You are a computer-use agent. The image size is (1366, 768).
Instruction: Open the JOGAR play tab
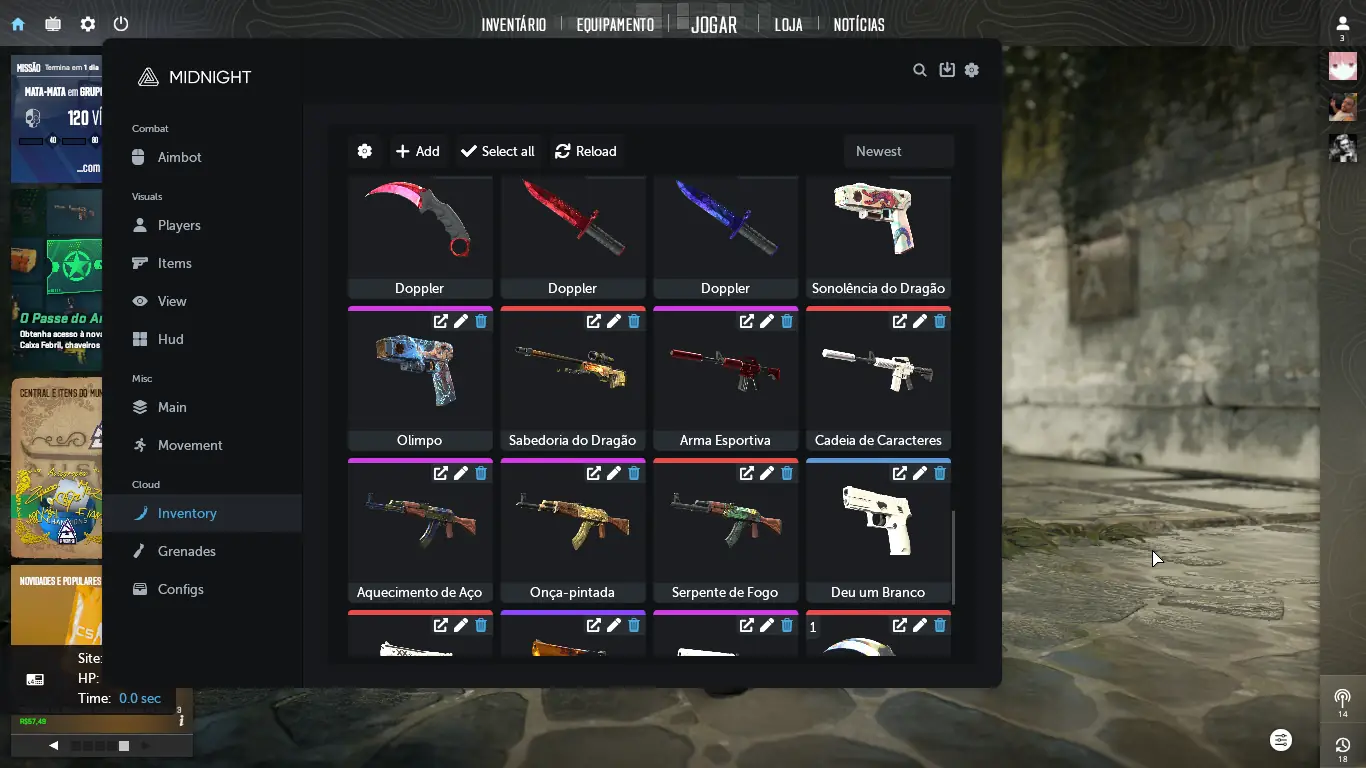[713, 24]
